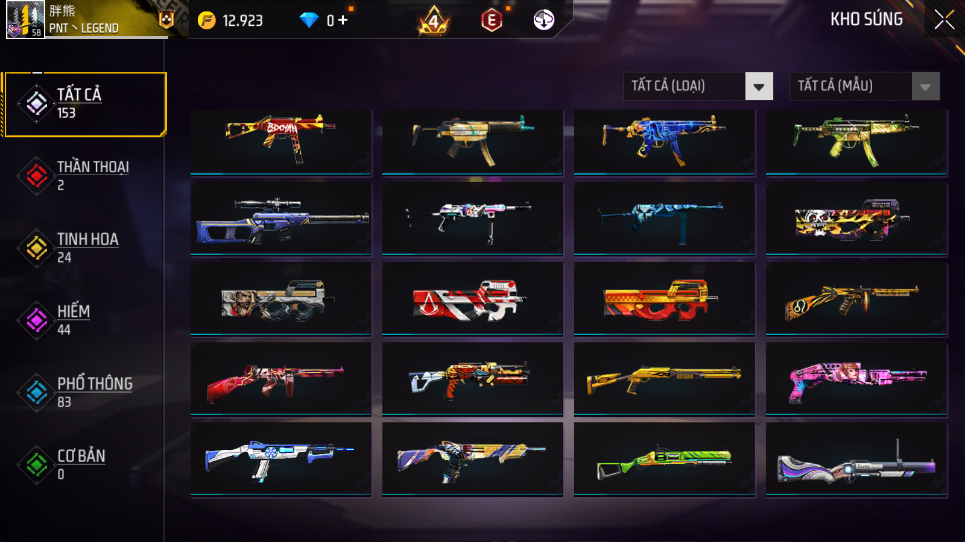Open the crown rank badge icon
The image size is (965, 542).
[434, 20]
